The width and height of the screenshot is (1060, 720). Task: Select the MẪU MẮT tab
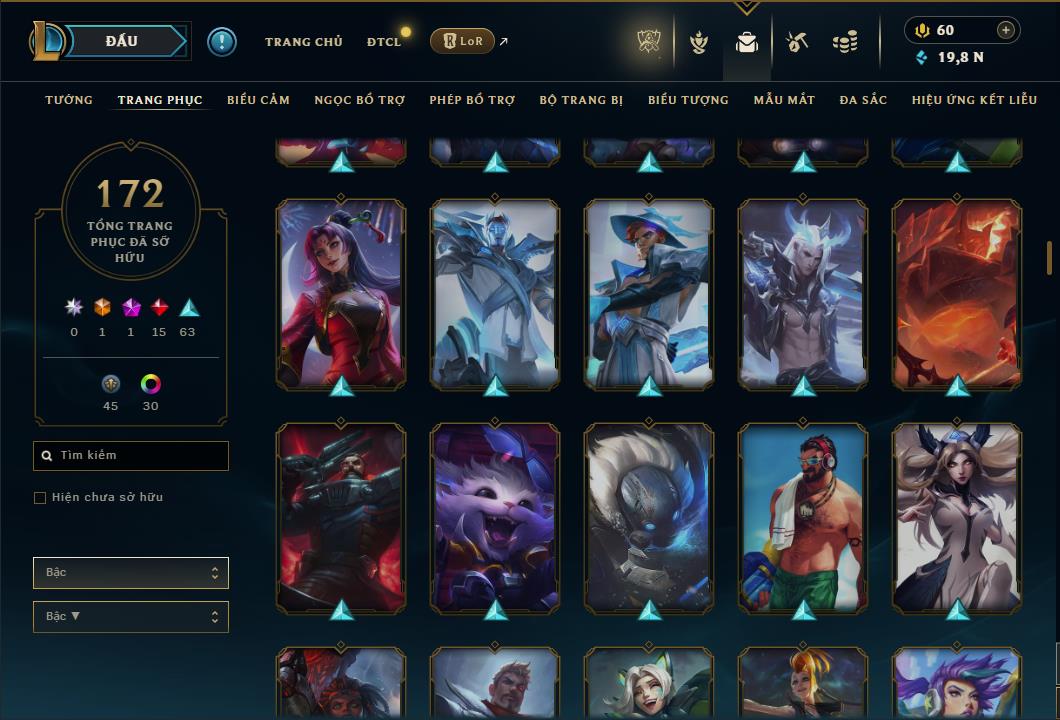tap(784, 100)
